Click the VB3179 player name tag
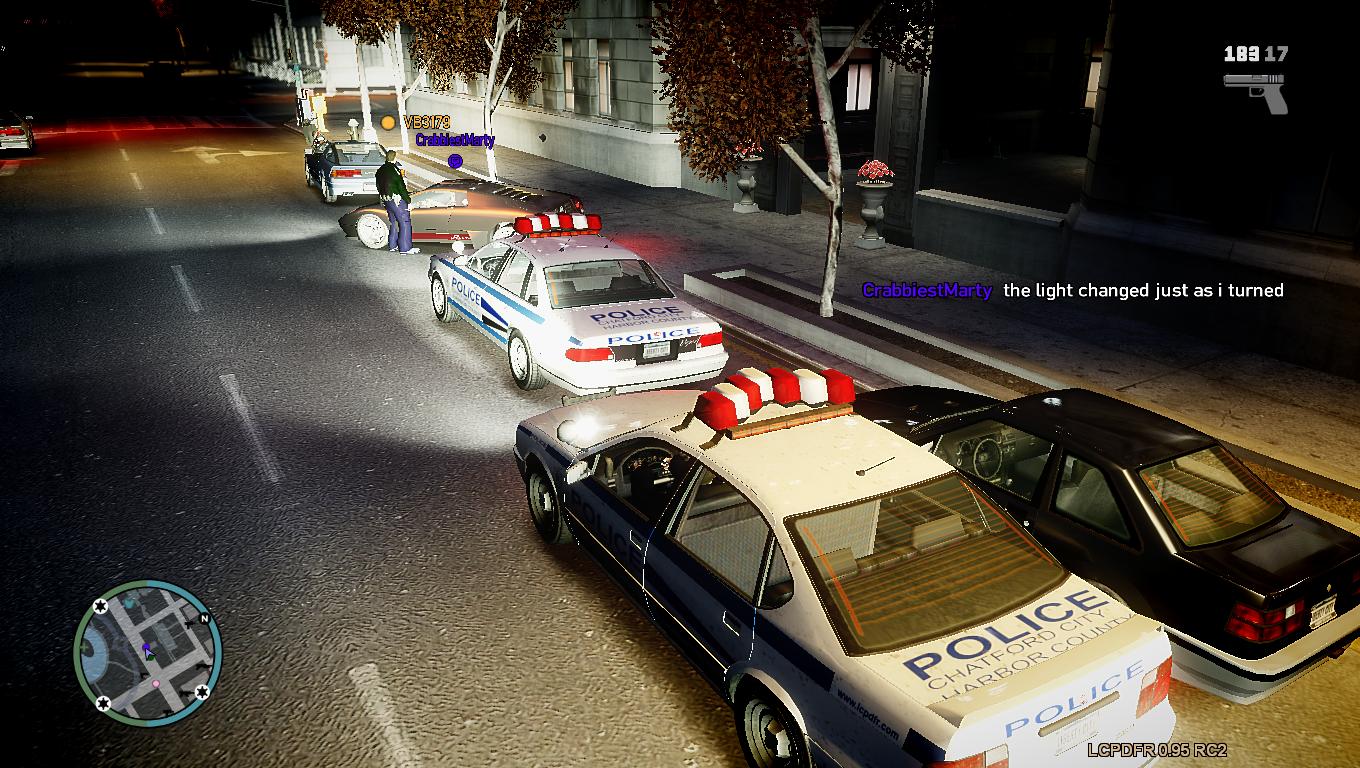The width and height of the screenshot is (1360, 768). point(426,122)
